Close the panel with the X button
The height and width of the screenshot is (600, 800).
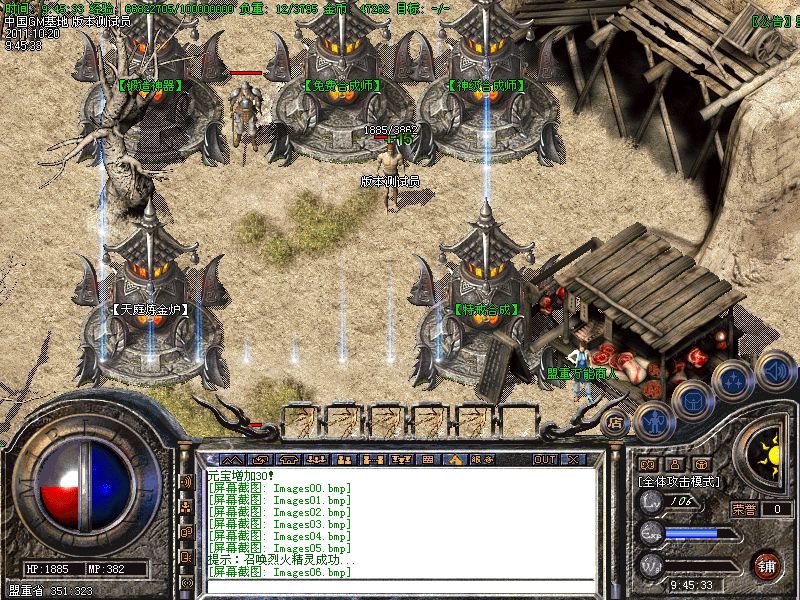pyautogui.click(x=573, y=459)
